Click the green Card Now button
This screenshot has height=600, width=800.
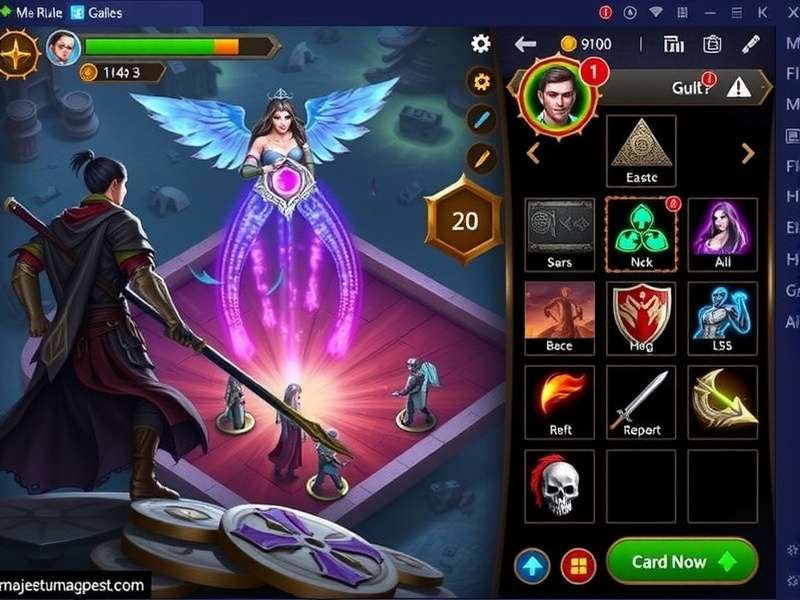[x=681, y=561]
